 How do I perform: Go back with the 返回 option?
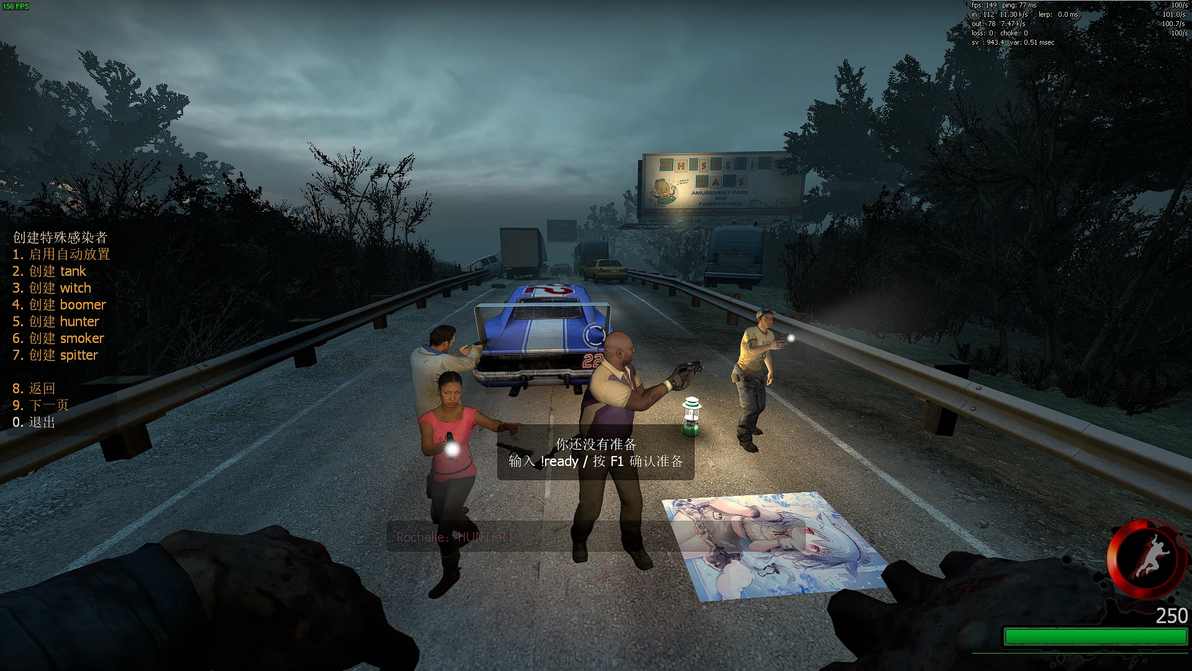34,388
